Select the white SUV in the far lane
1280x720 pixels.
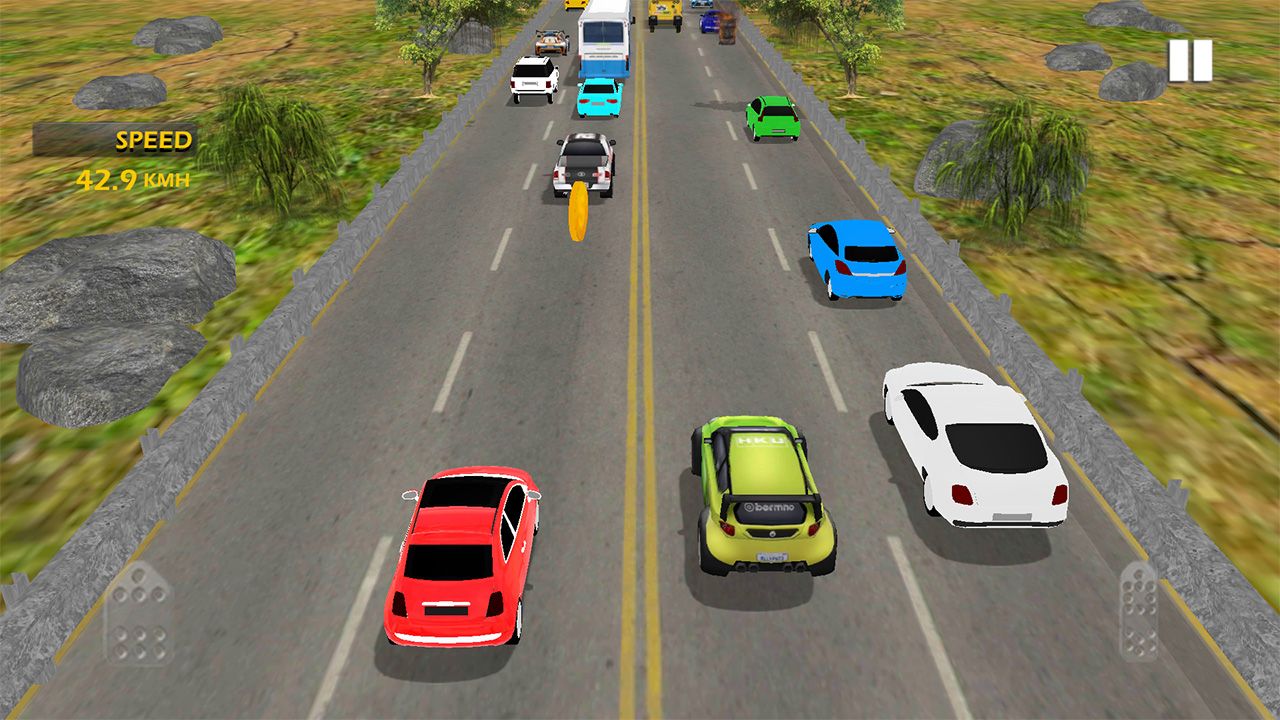[x=533, y=80]
